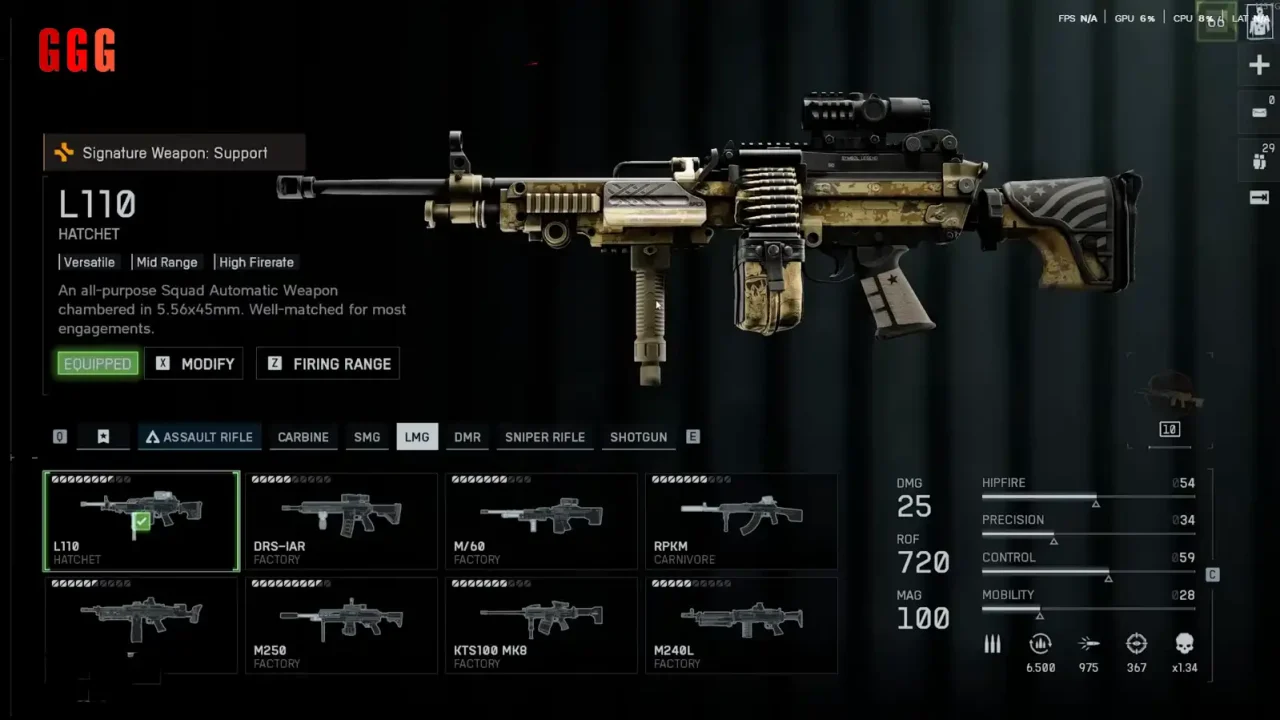Switch to the Sniper Rifle tab

545,437
